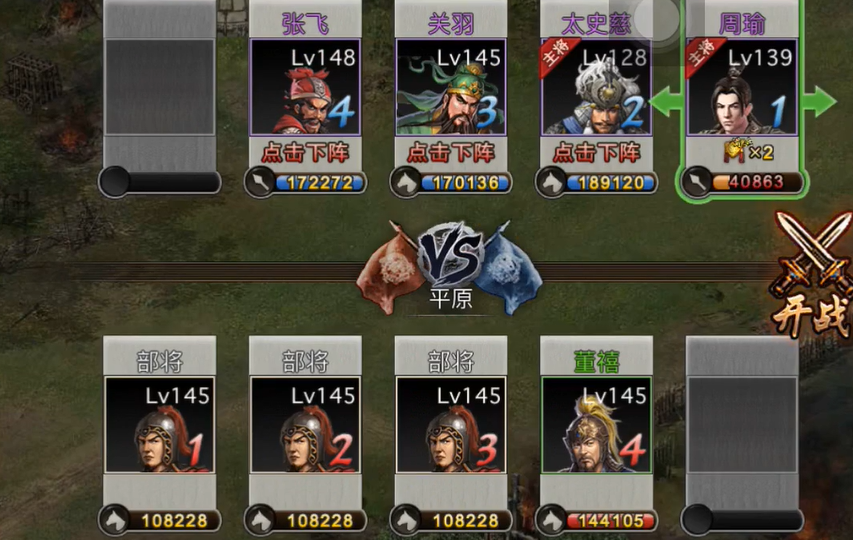This screenshot has width=853, height=540.
Task: Pick the 周瑜 hero card
Action: tap(742, 88)
